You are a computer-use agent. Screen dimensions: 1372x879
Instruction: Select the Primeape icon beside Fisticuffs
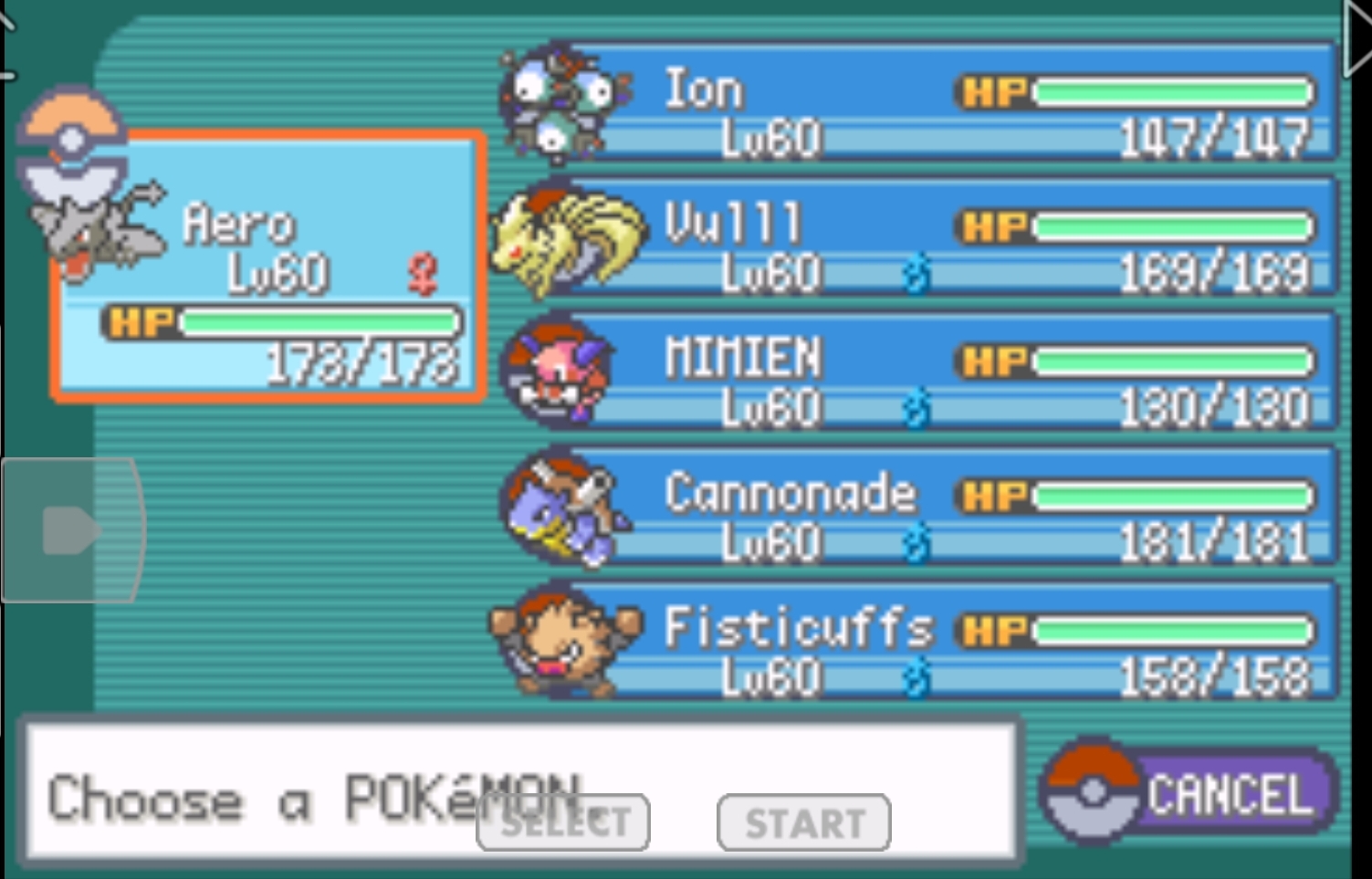[x=566, y=644]
